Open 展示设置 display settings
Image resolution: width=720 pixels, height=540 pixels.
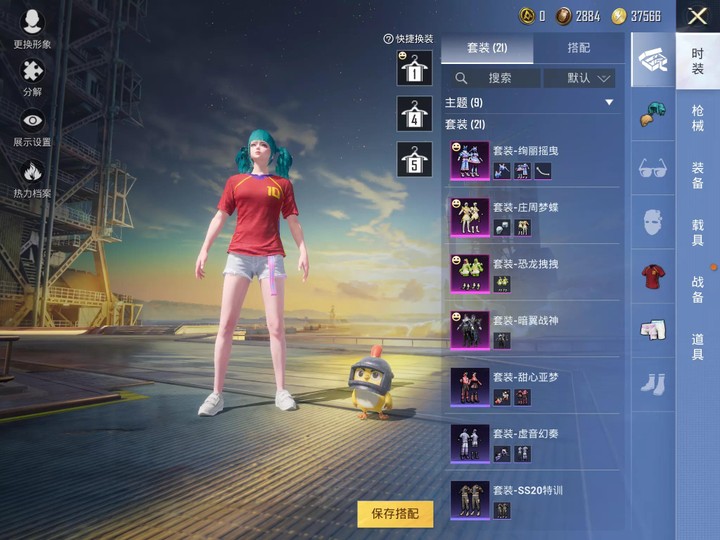pos(33,128)
